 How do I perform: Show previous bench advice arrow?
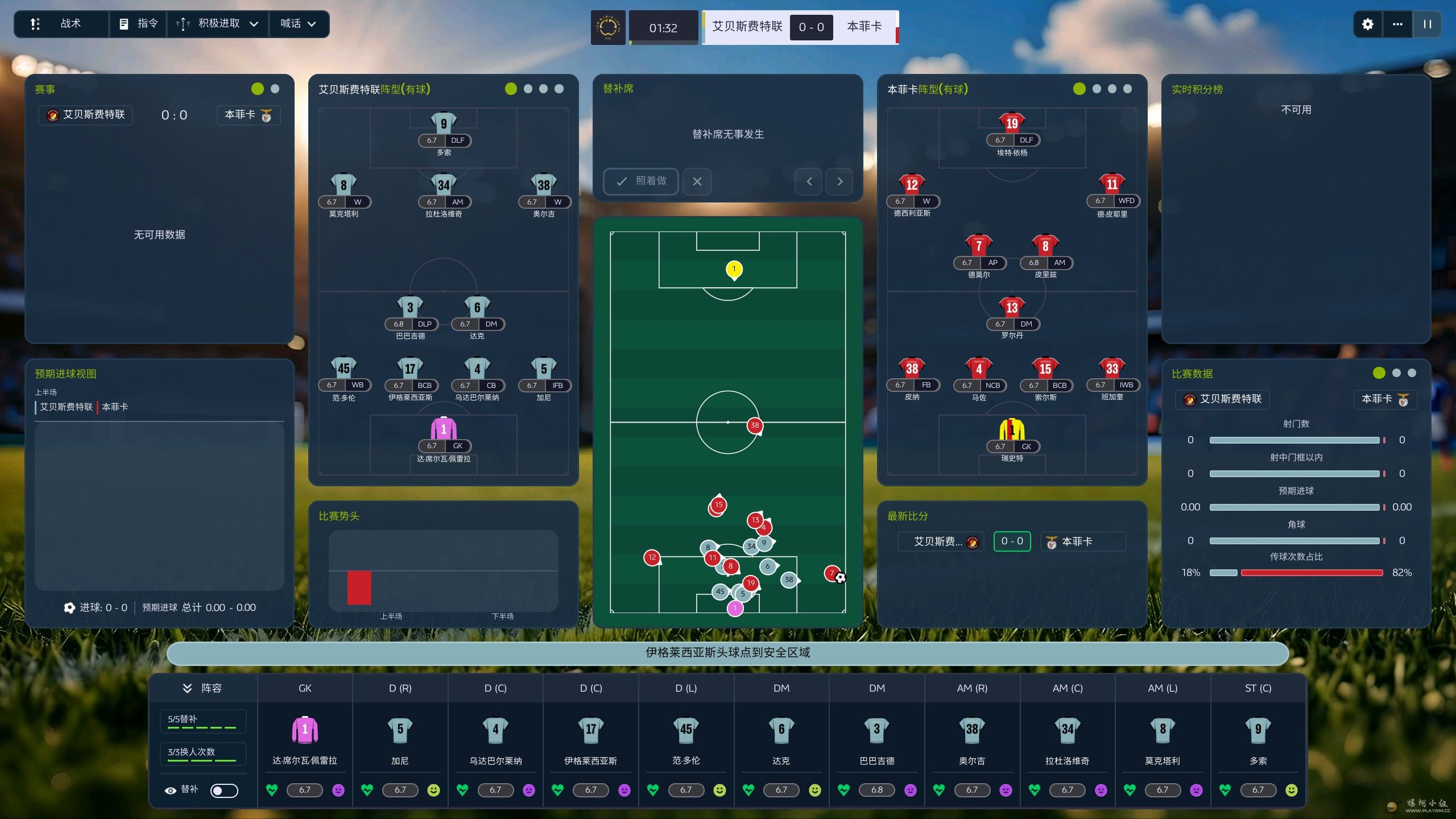pyautogui.click(x=809, y=181)
